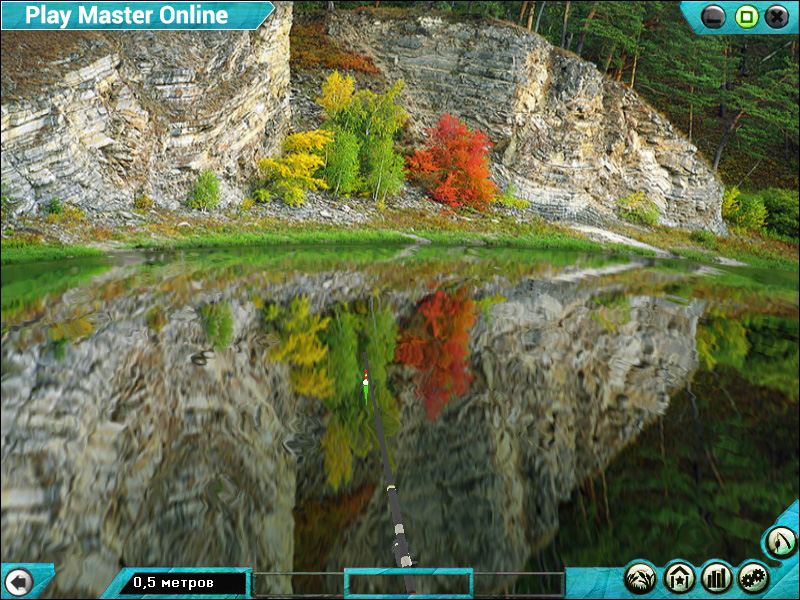Open the house with star icon

679,577
